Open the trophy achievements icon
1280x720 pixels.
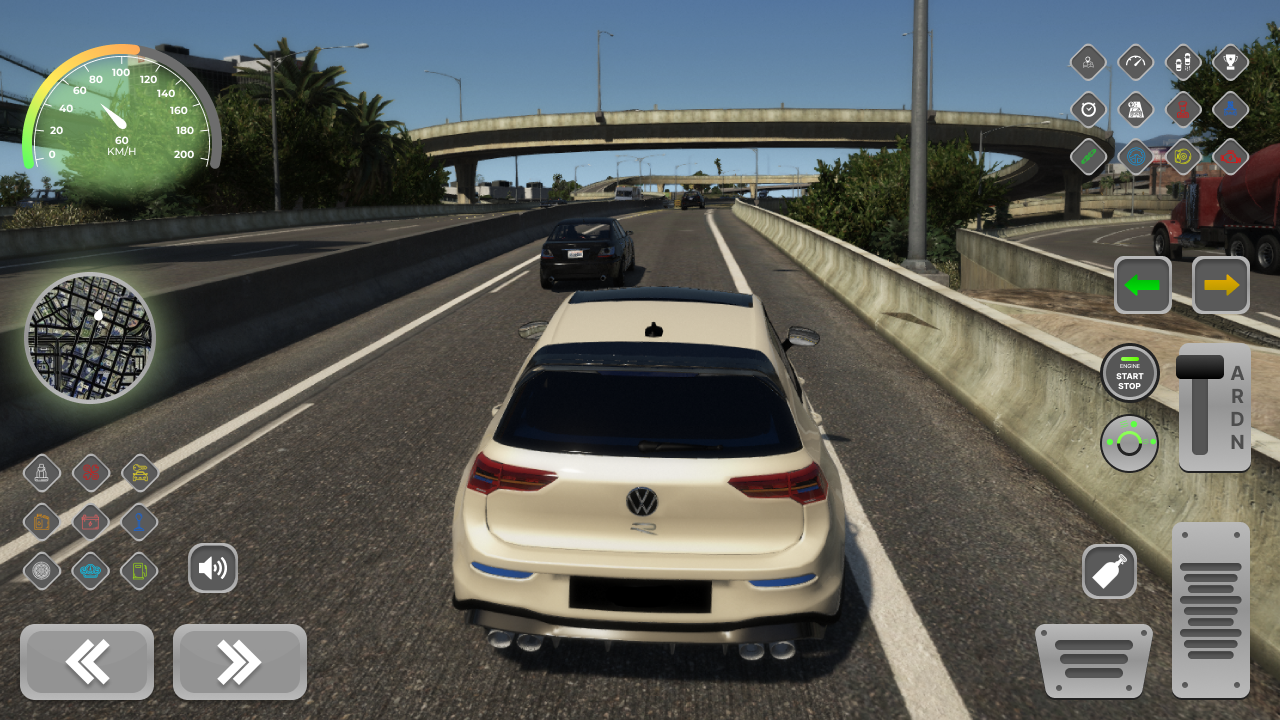pos(1231,62)
